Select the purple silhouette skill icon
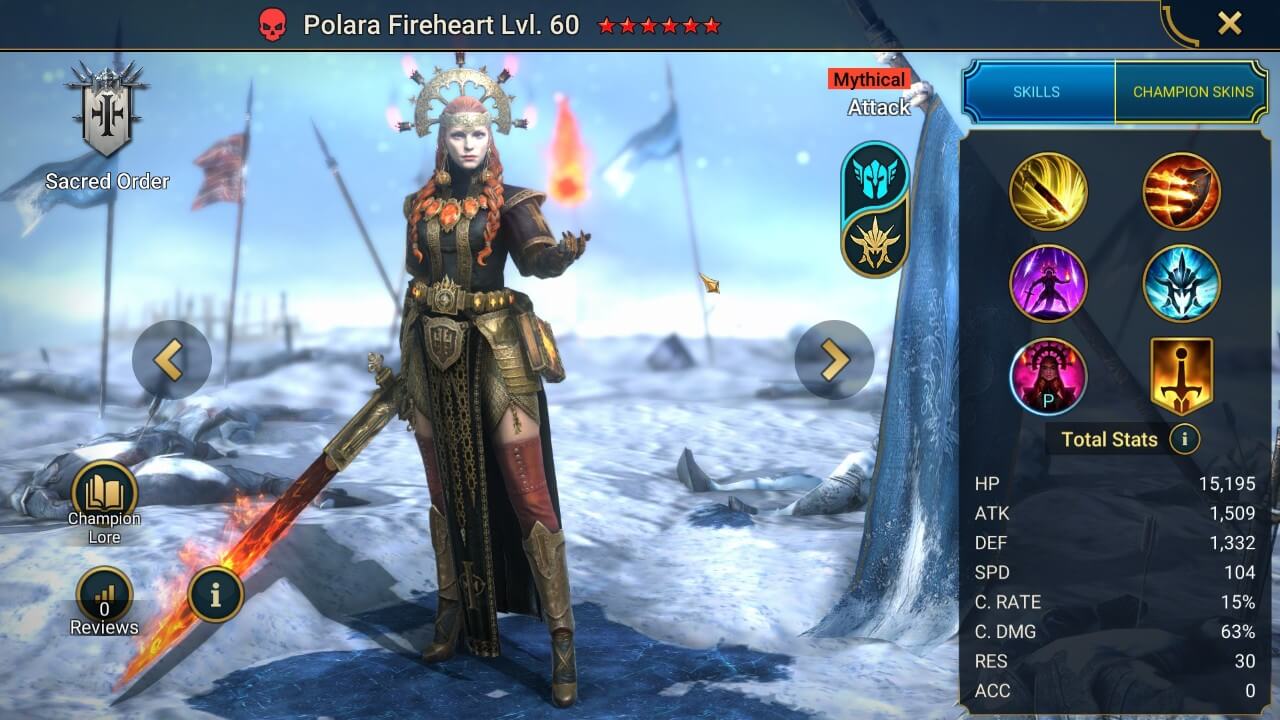 pyautogui.click(x=1048, y=284)
